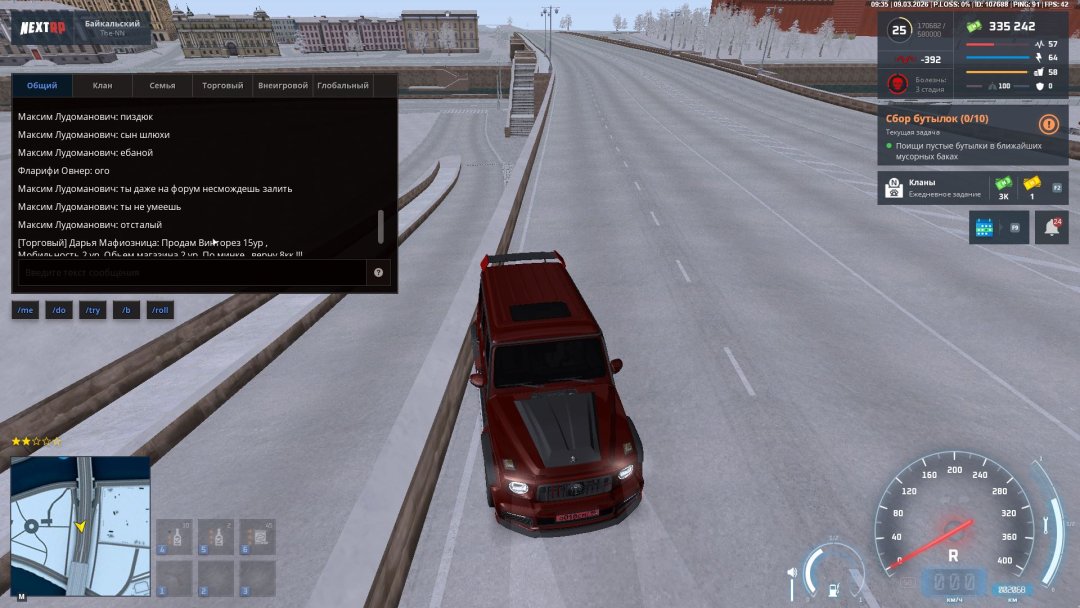Insert the /me chat command
Image resolution: width=1080 pixels, height=608 pixels.
(25, 311)
